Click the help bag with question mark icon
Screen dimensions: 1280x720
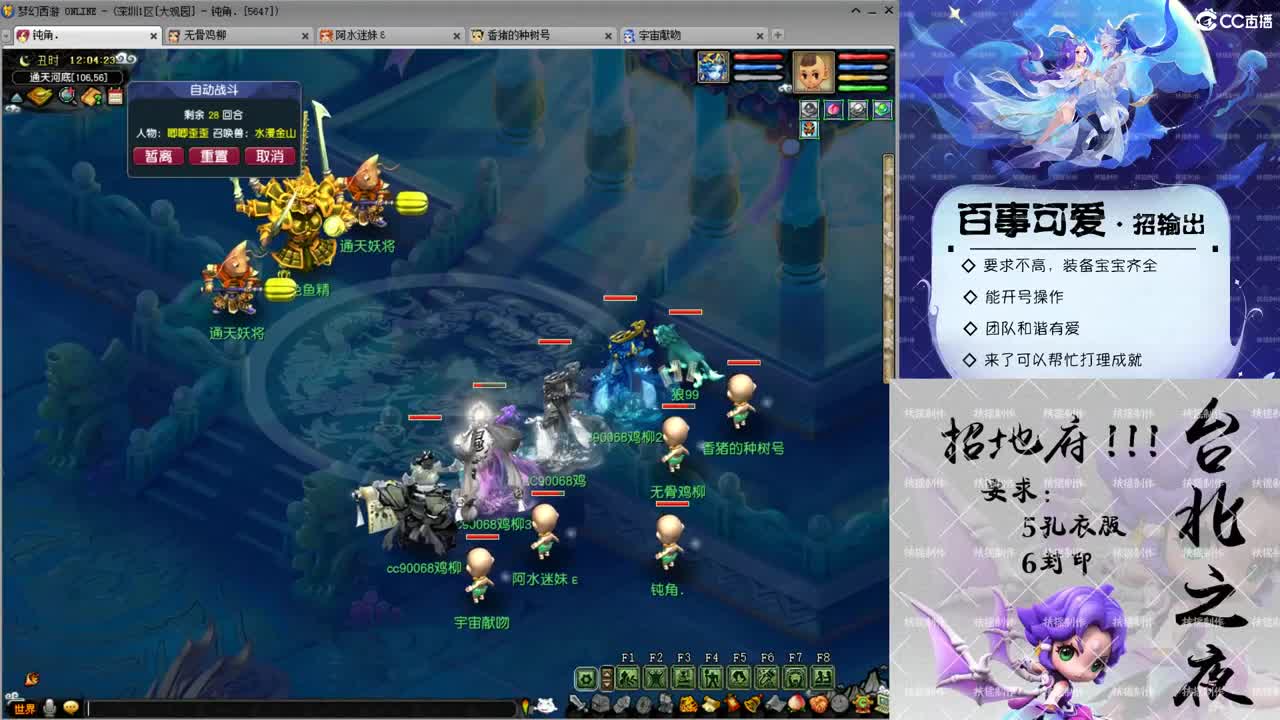[91, 98]
